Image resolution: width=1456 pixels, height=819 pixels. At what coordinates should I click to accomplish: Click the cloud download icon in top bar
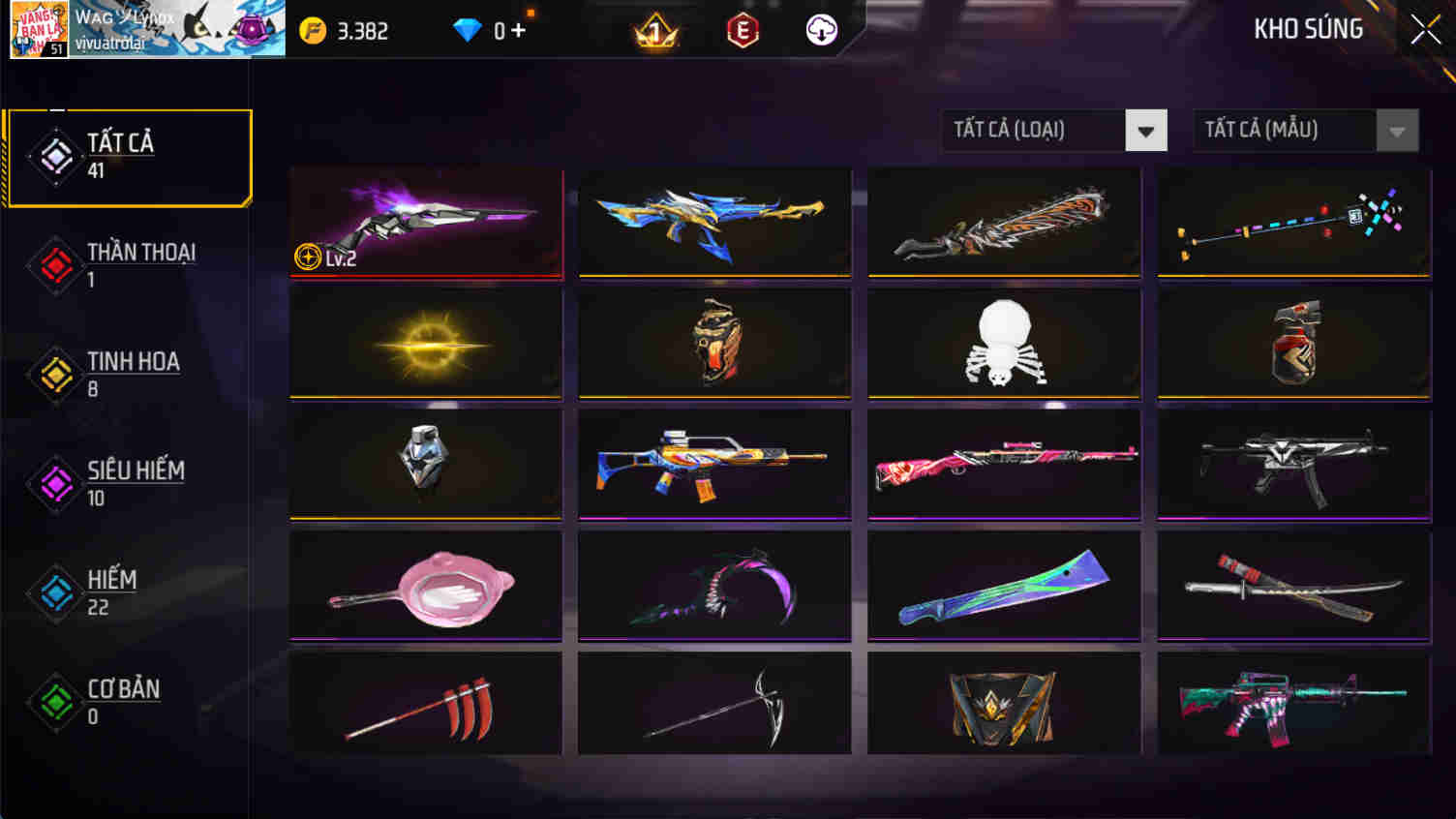822,29
